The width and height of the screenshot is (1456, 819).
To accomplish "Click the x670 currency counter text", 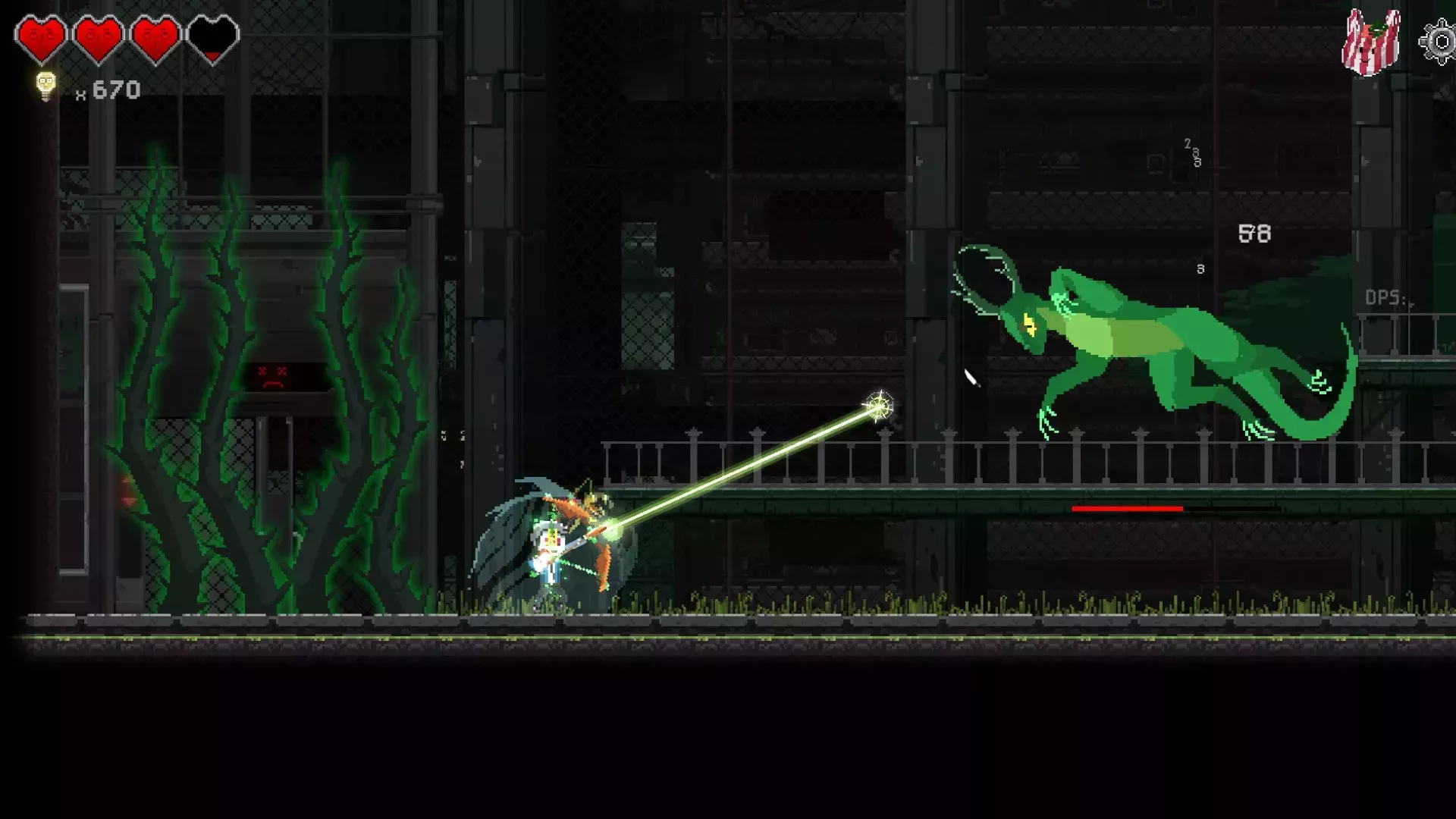I will 110,89.
